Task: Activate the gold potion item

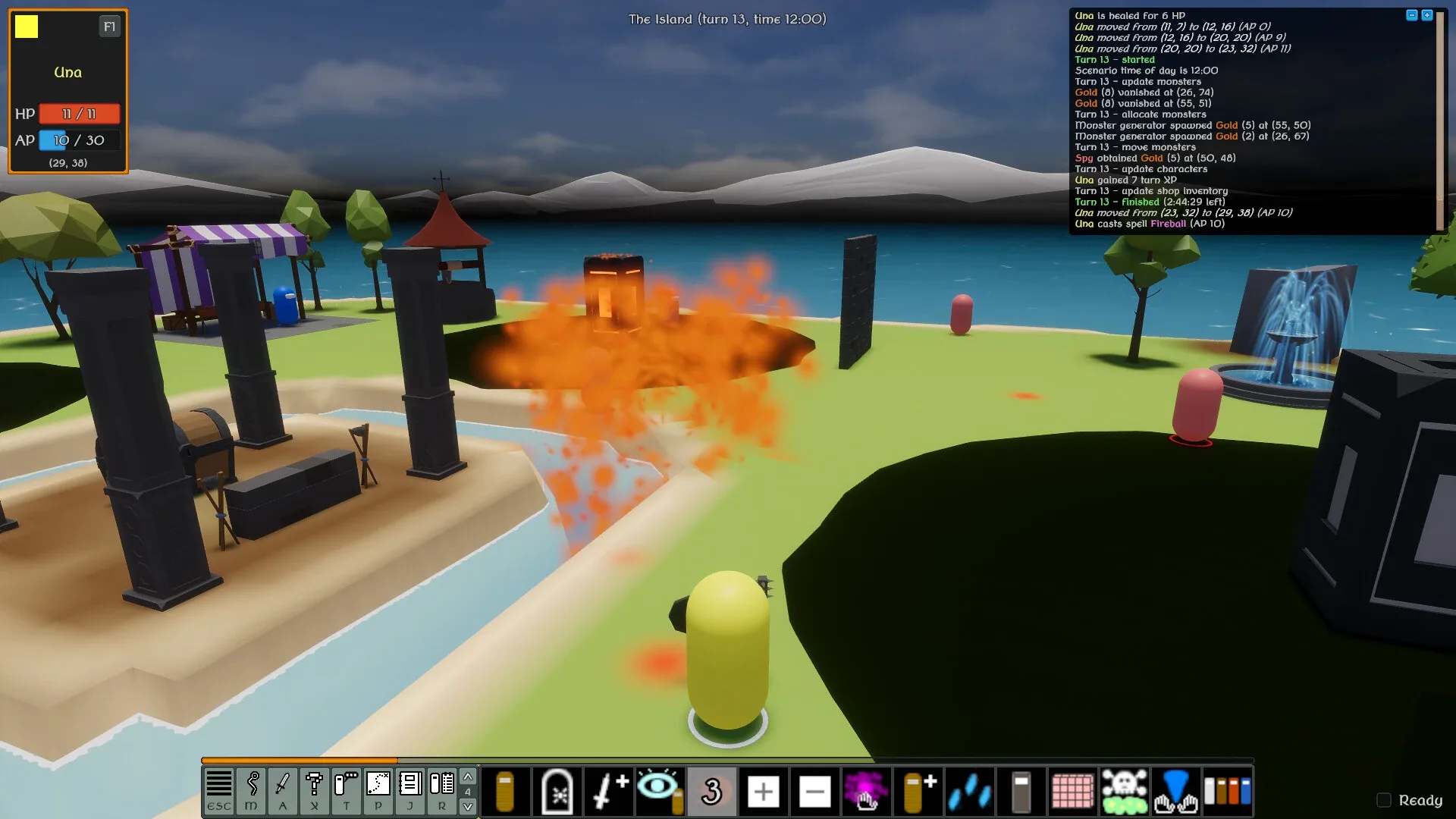Action: pyautogui.click(x=505, y=791)
